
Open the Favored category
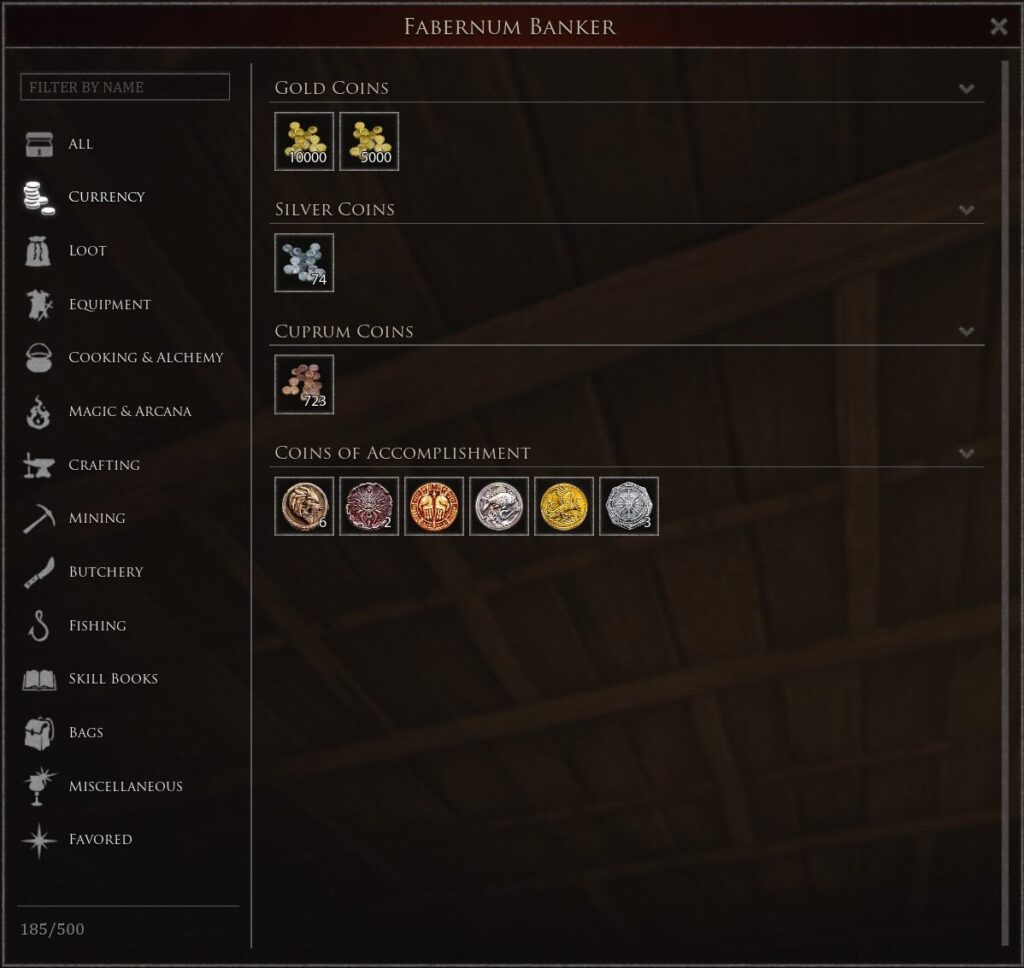(x=100, y=840)
